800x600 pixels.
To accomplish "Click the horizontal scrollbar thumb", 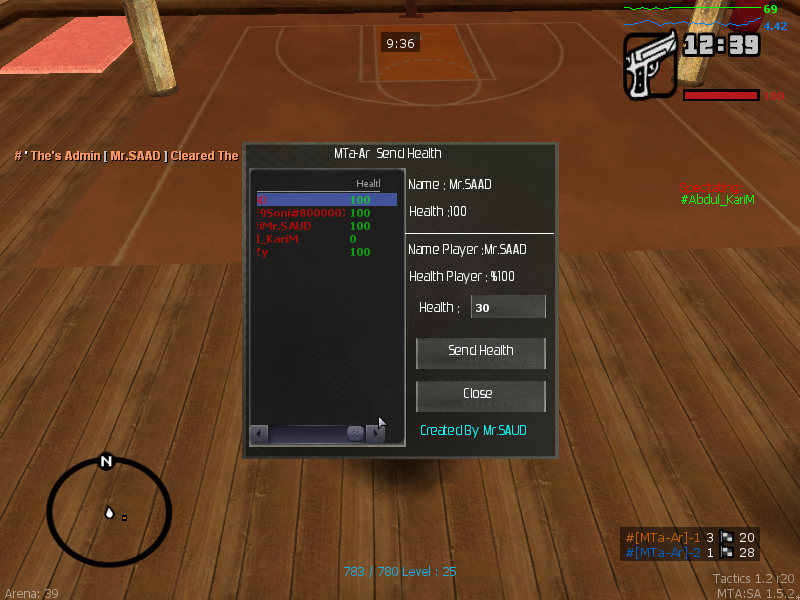I will (x=355, y=434).
